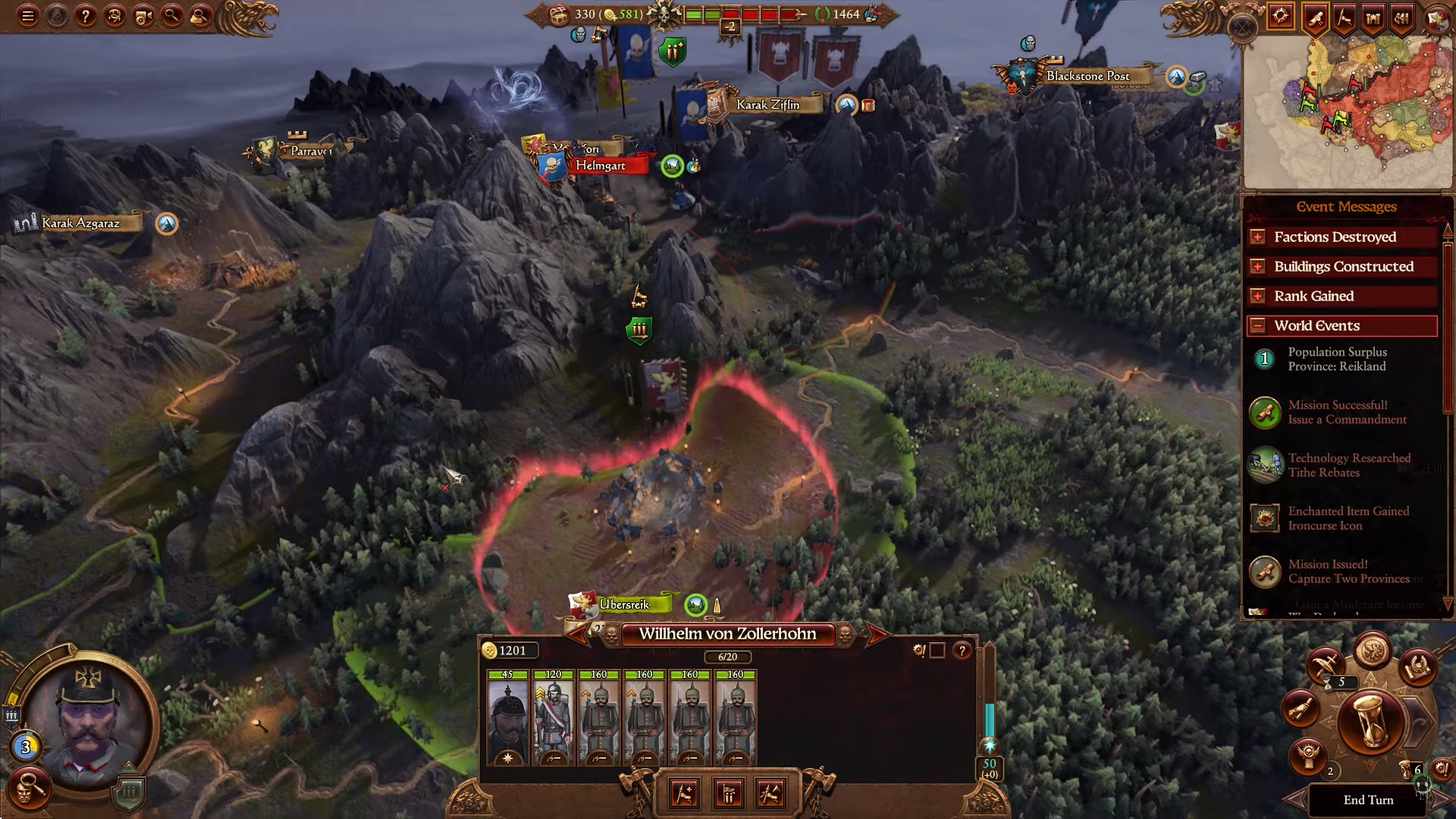Select the lord unit card with 45 men

click(x=507, y=717)
